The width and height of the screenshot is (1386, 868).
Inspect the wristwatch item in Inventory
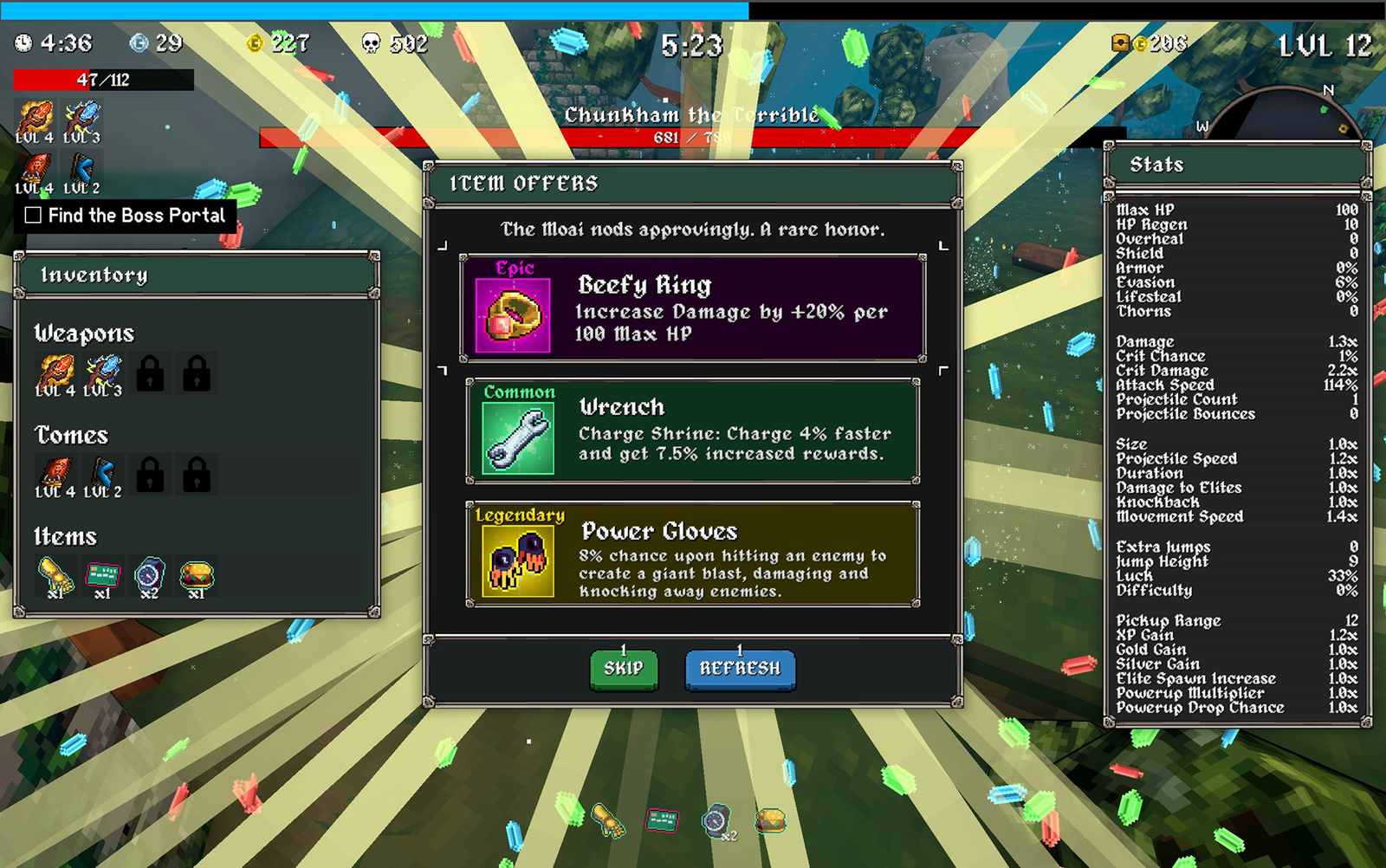click(x=150, y=576)
